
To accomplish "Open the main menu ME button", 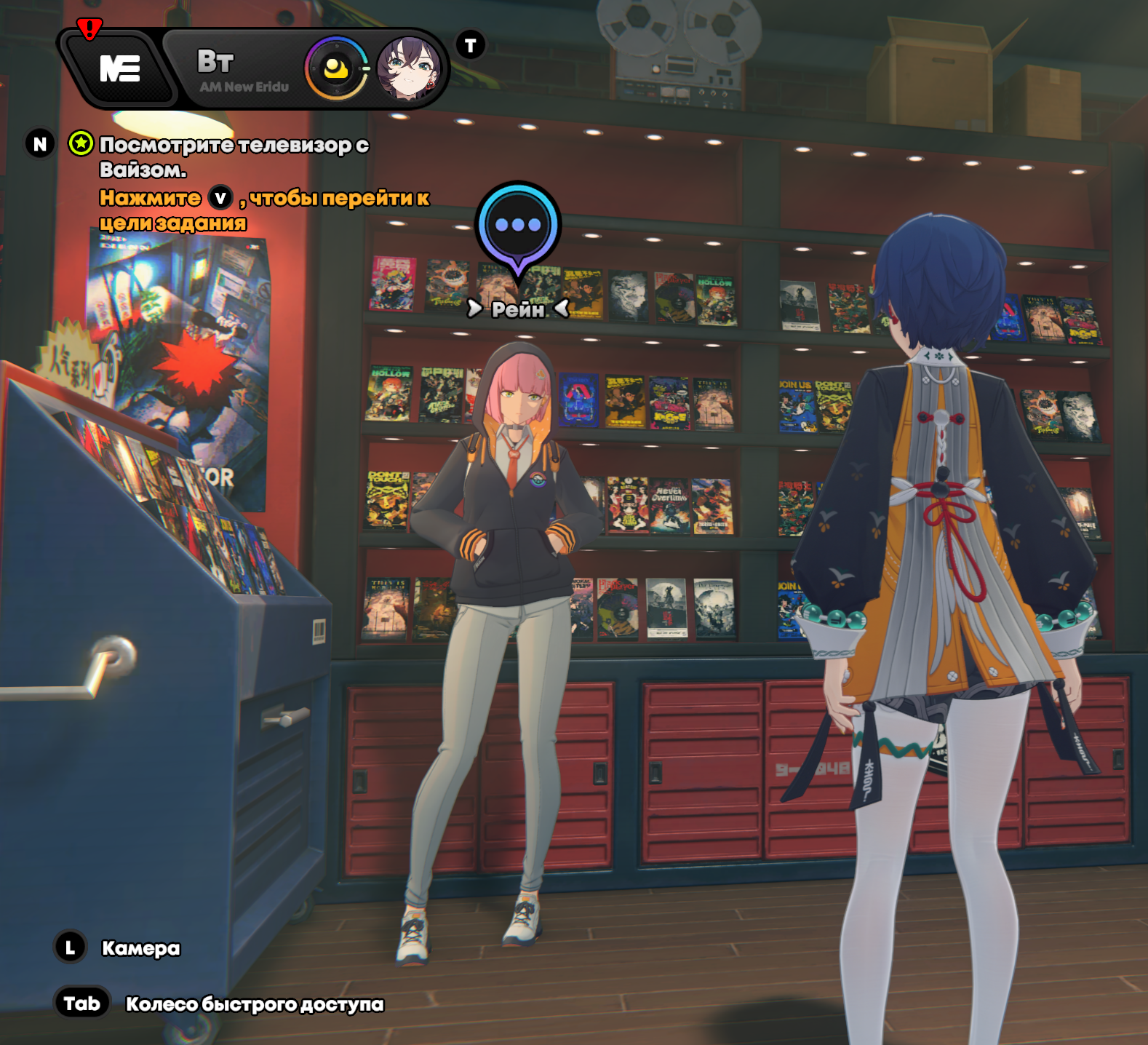I will (119, 69).
